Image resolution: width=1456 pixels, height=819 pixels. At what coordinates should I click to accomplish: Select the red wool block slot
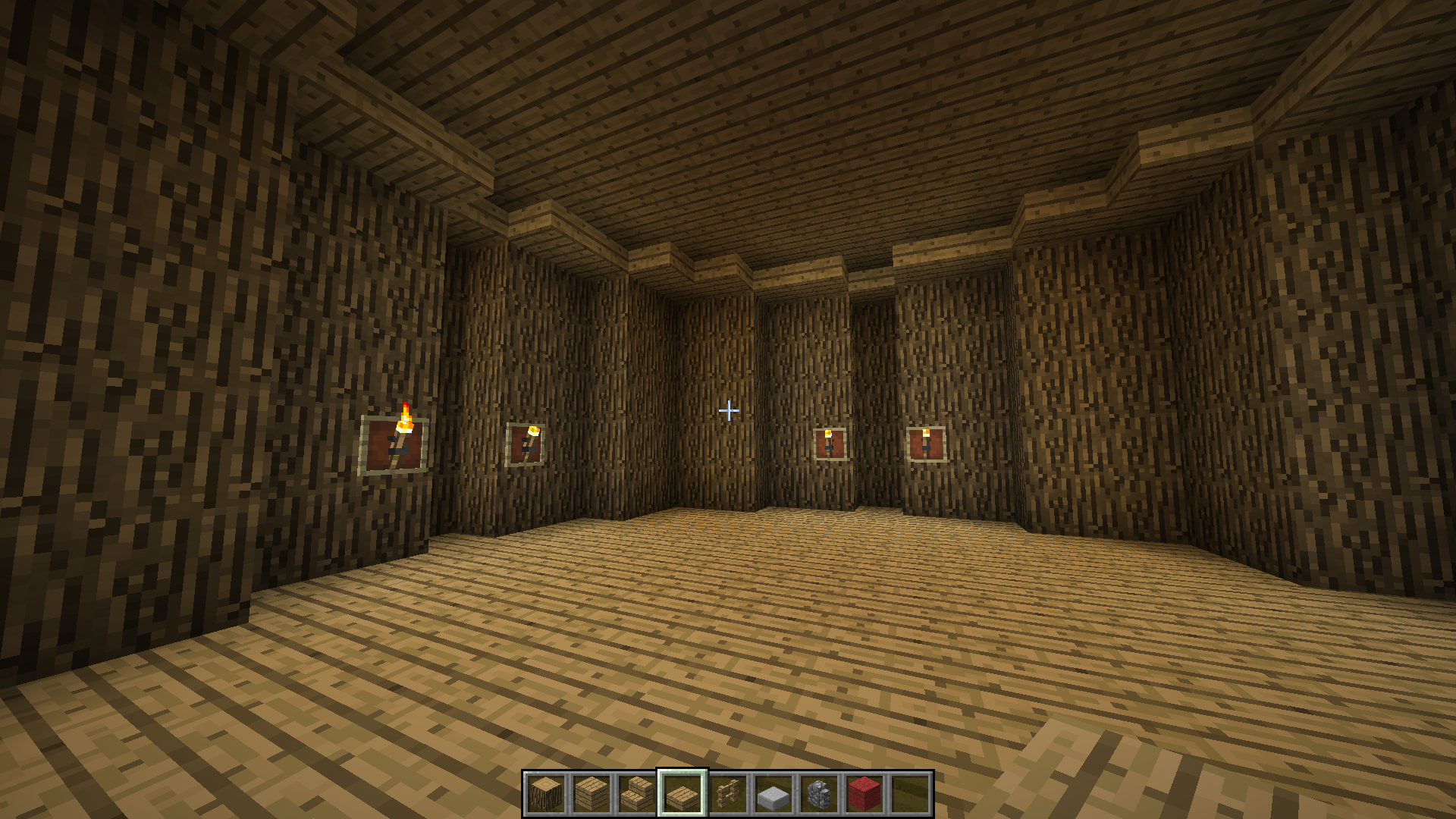(864, 794)
